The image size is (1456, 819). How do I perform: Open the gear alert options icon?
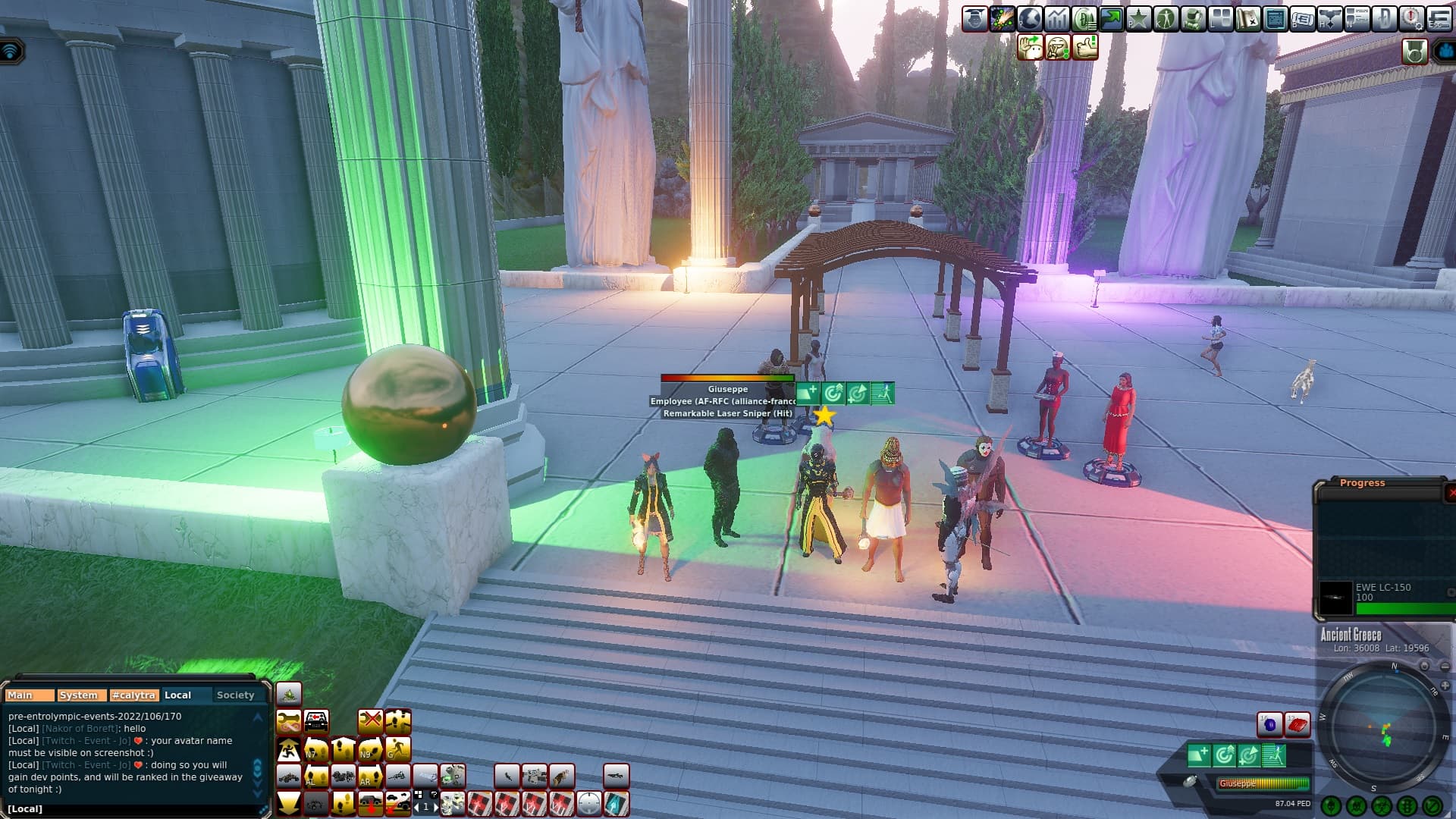tap(1411, 18)
